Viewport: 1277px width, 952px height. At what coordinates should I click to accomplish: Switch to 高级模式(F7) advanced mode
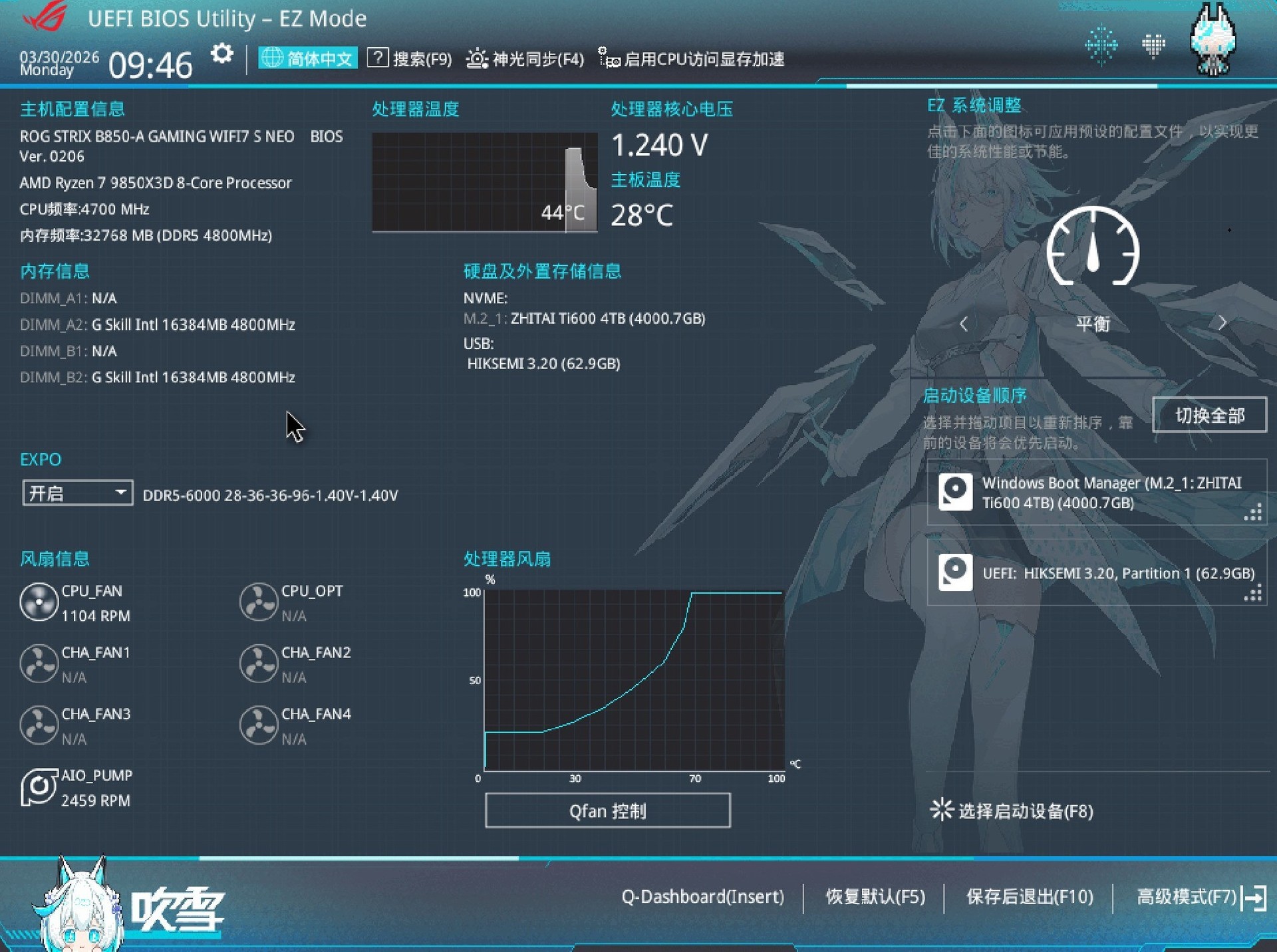click(x=1190, y=897)
